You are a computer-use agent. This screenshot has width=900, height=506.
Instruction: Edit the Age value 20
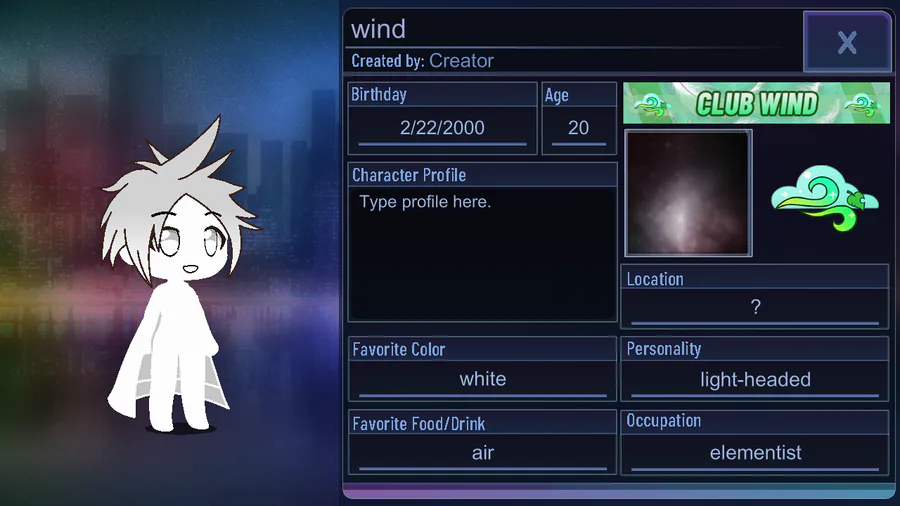(578, 128)
